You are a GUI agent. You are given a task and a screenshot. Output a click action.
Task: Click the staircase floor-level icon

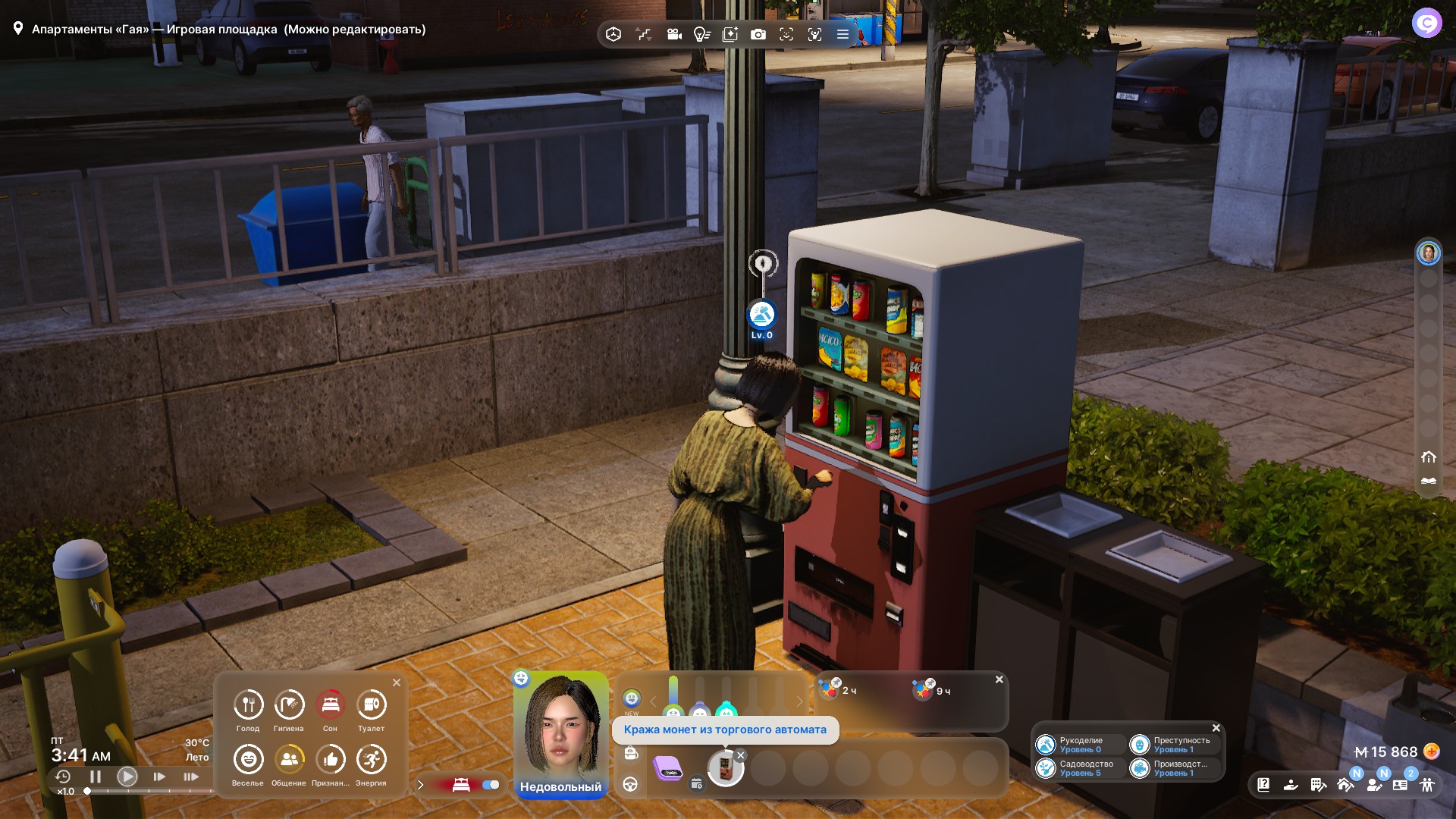(x=644, y=34)
